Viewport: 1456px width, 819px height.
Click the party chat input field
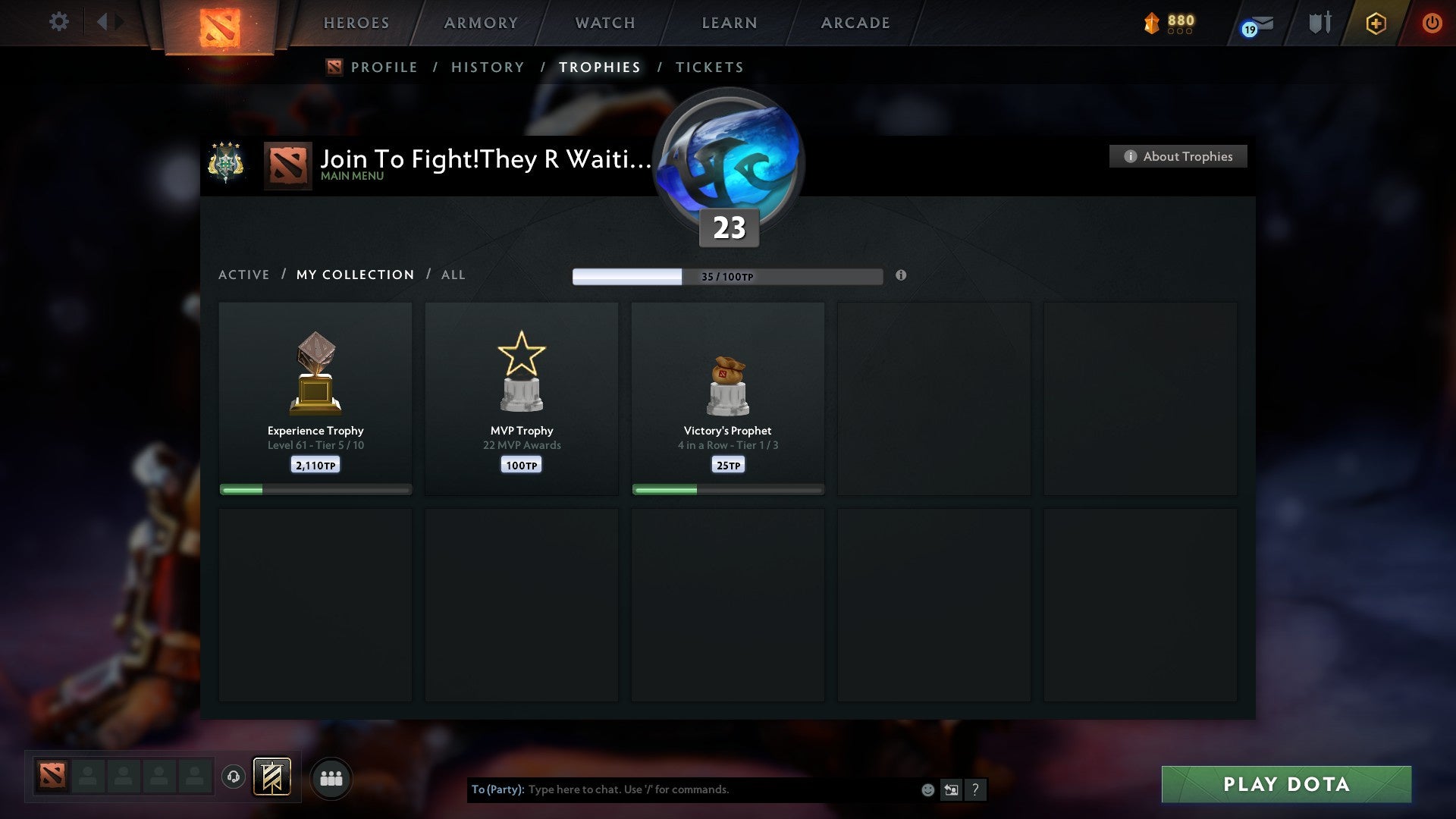682,789
